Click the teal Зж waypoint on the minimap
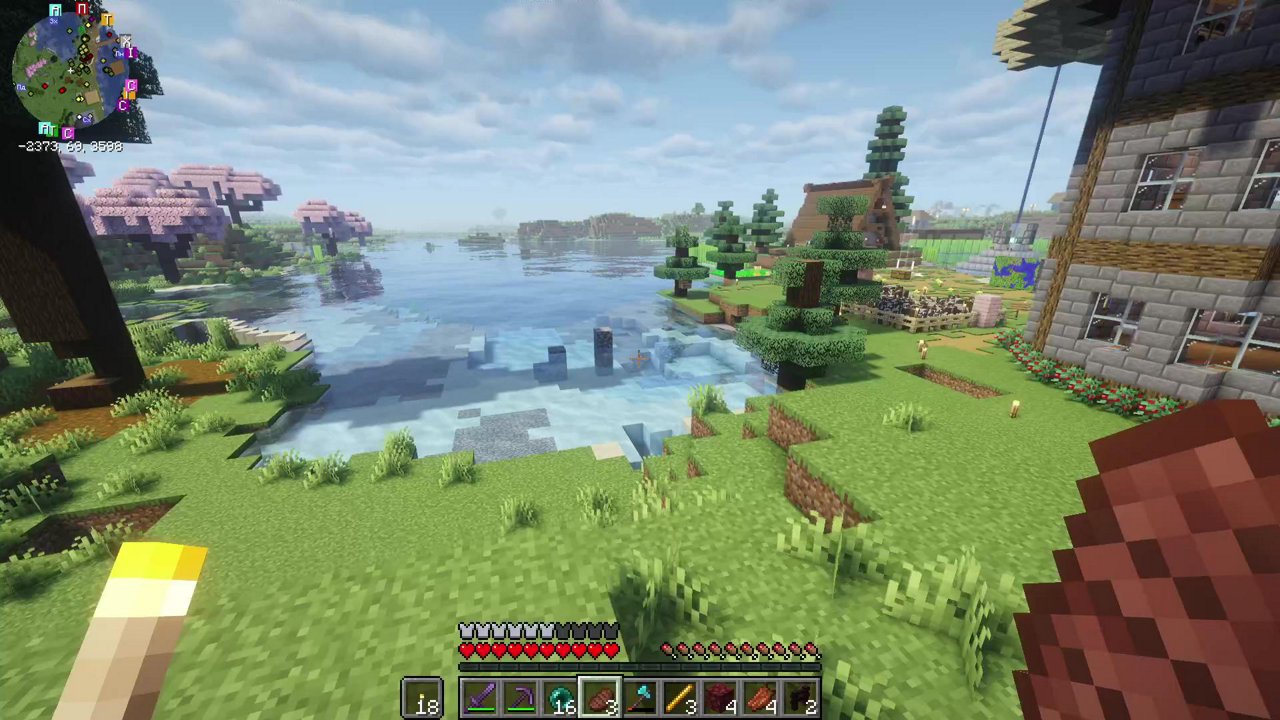The height and width of the screenshot is (720, 1280). click(55, 11)
